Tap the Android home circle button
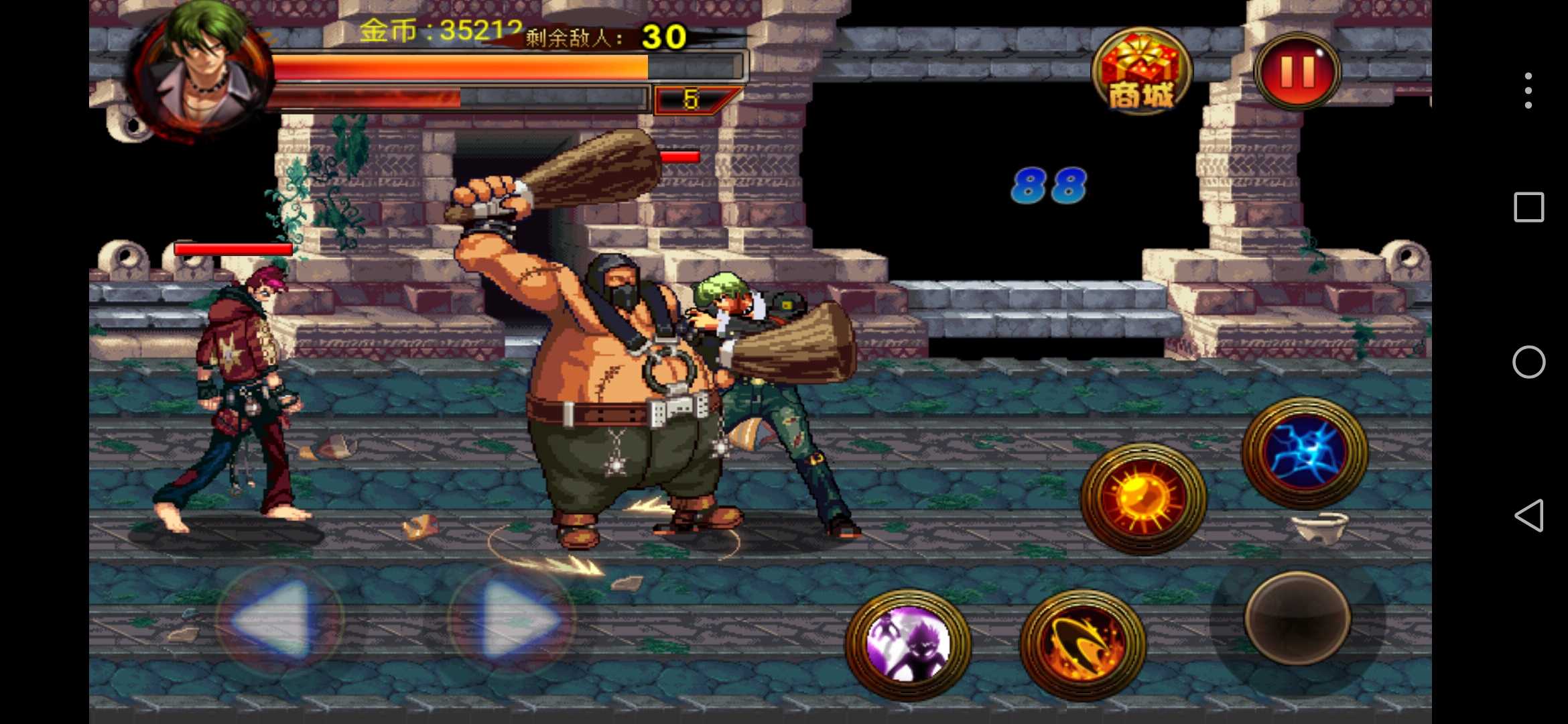Image resolution: width=1568 pixels, height=724 pixels. tap(1528, 362)
